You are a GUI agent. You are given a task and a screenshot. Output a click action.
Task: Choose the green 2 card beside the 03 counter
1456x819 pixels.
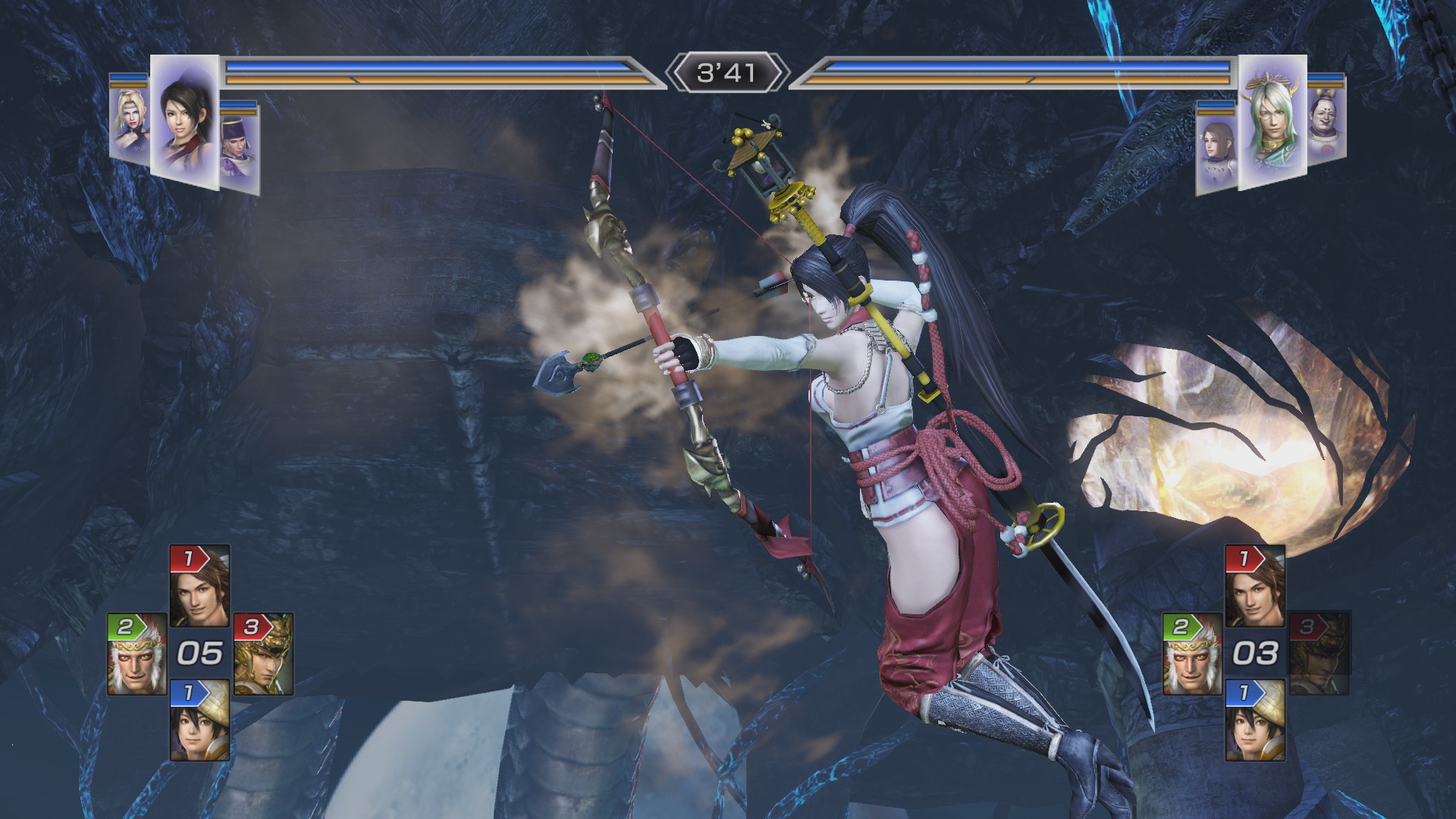[x=1193, y=654]
